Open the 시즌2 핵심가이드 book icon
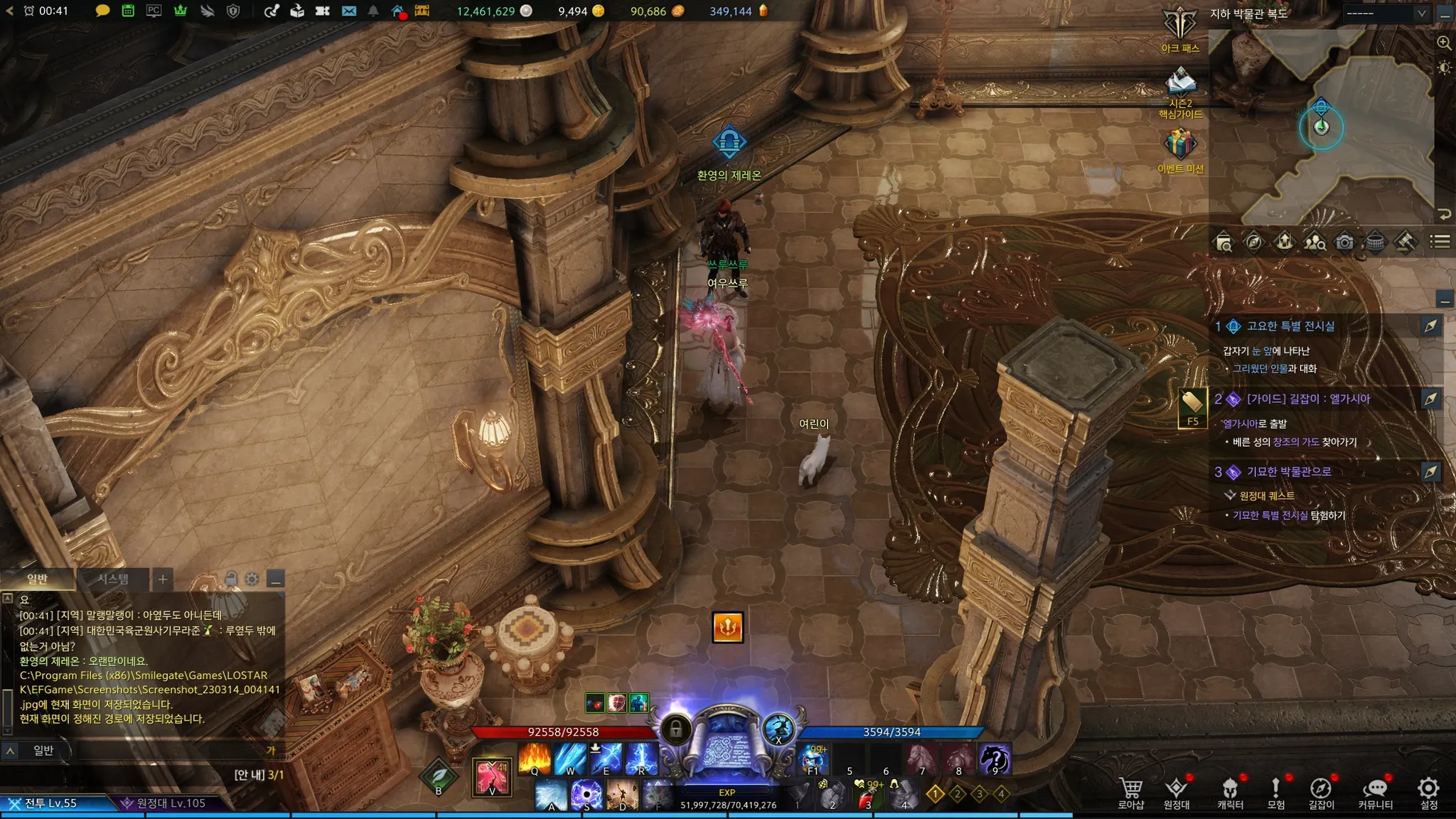 click(x=1180, y=89)
